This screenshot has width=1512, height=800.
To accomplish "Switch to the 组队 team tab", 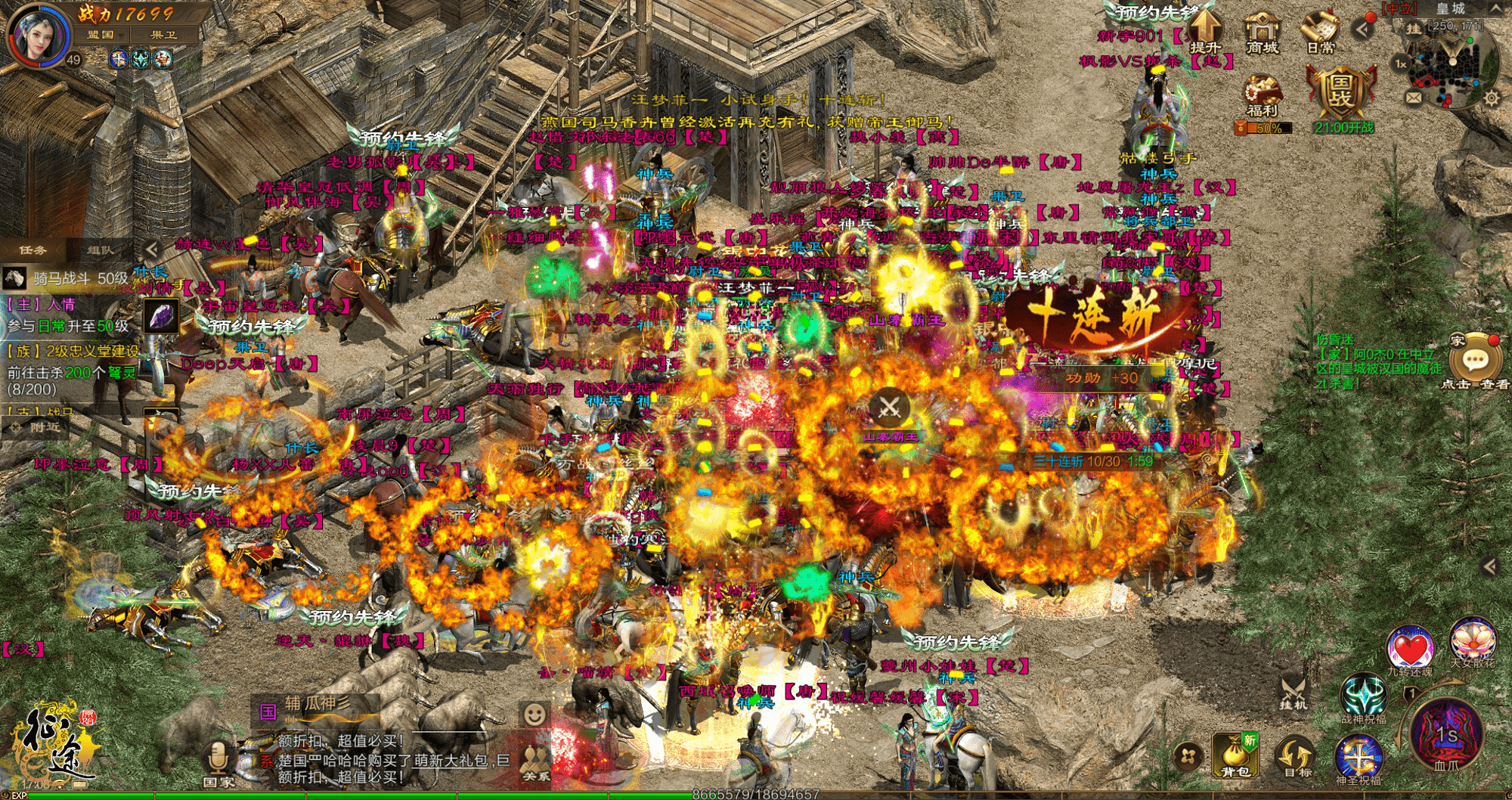I will click(x=101, y=250).
